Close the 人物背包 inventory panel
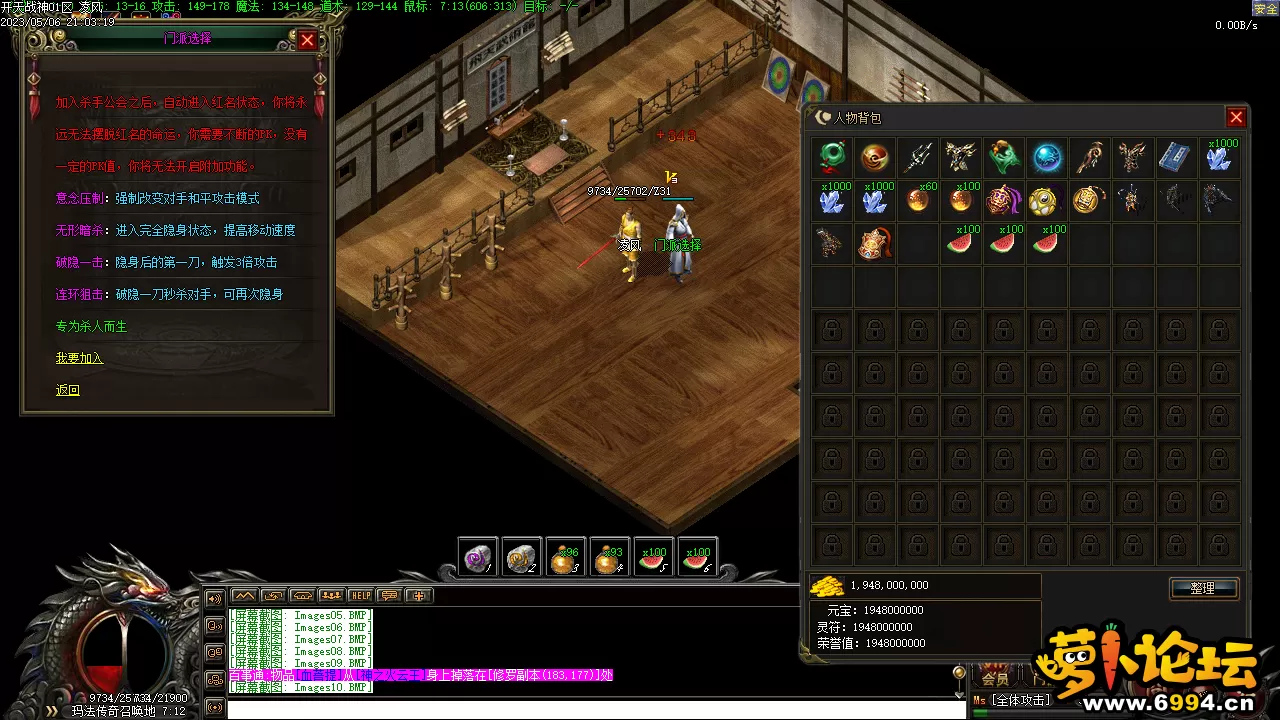1280x720 pixels. click(1236, 118)
